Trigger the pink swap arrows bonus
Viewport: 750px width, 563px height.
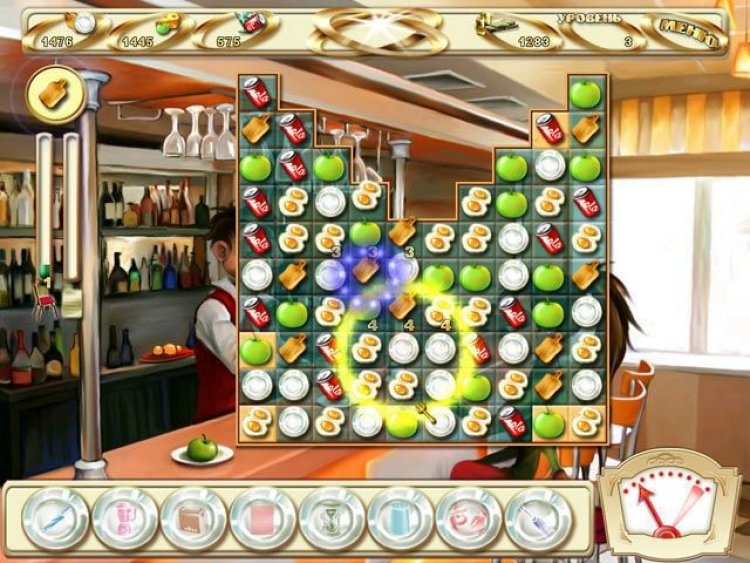pyautogui.click(x=469, y=518)
